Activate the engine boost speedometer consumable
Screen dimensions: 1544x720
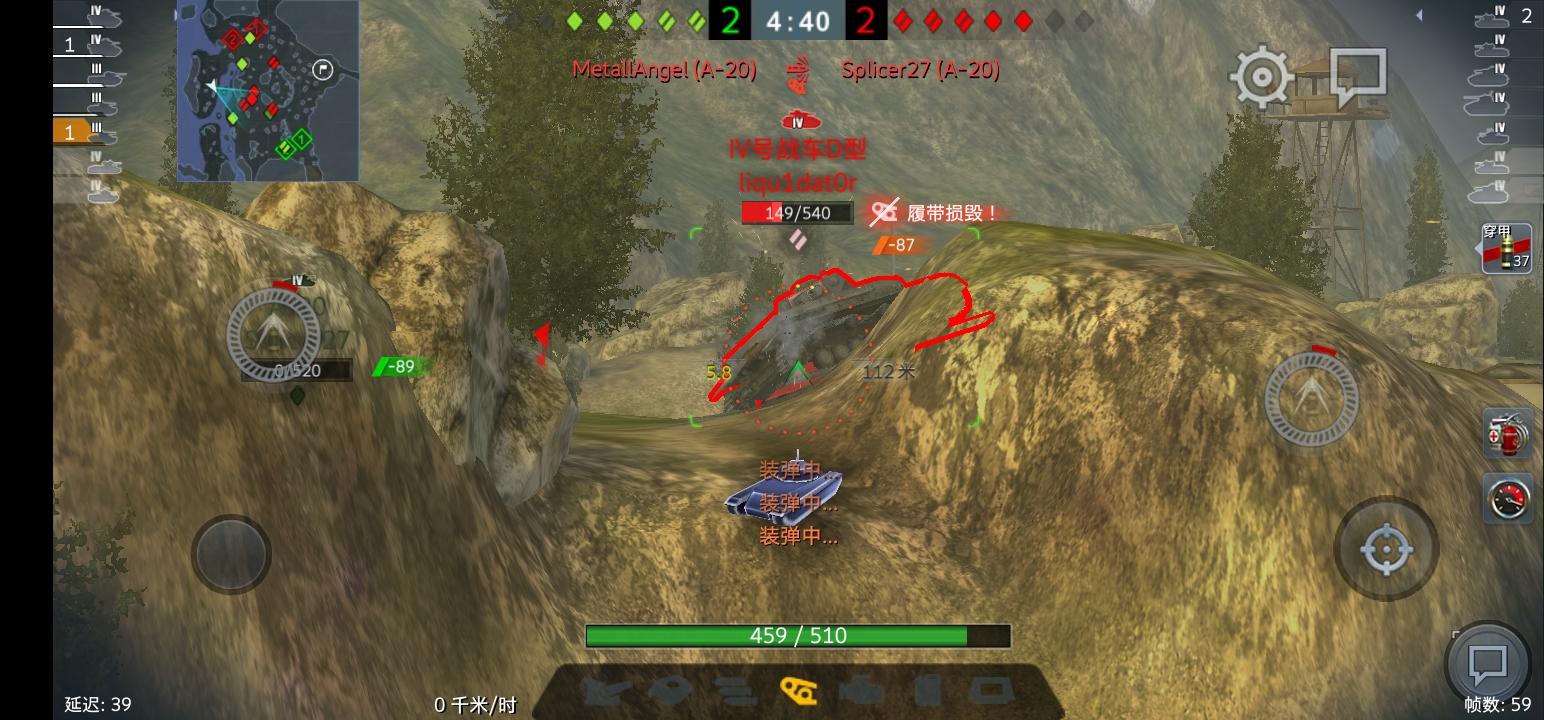pyautogui.click(x=1508, y=500)
